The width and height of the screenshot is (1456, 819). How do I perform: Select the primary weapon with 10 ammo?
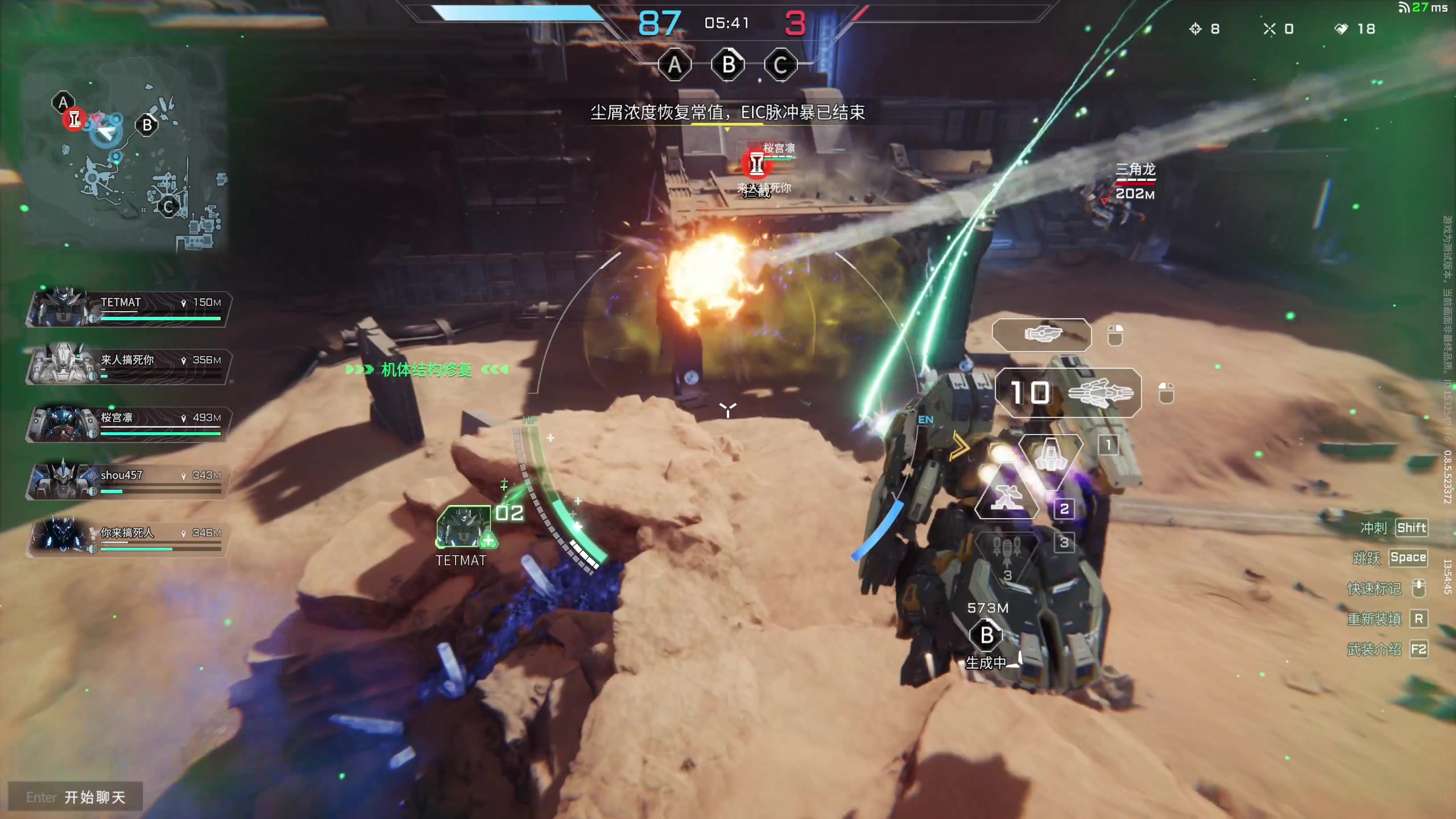pos(1068,392)
